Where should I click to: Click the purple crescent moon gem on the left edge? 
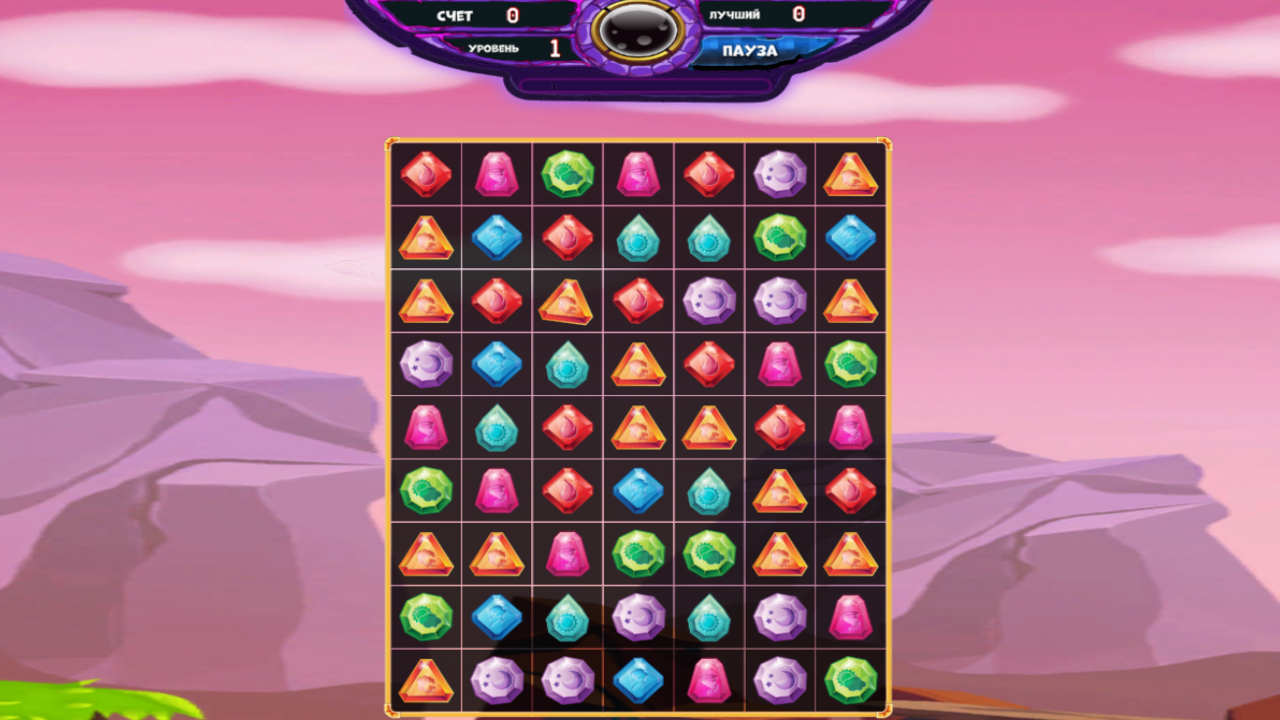pos(426,364)
